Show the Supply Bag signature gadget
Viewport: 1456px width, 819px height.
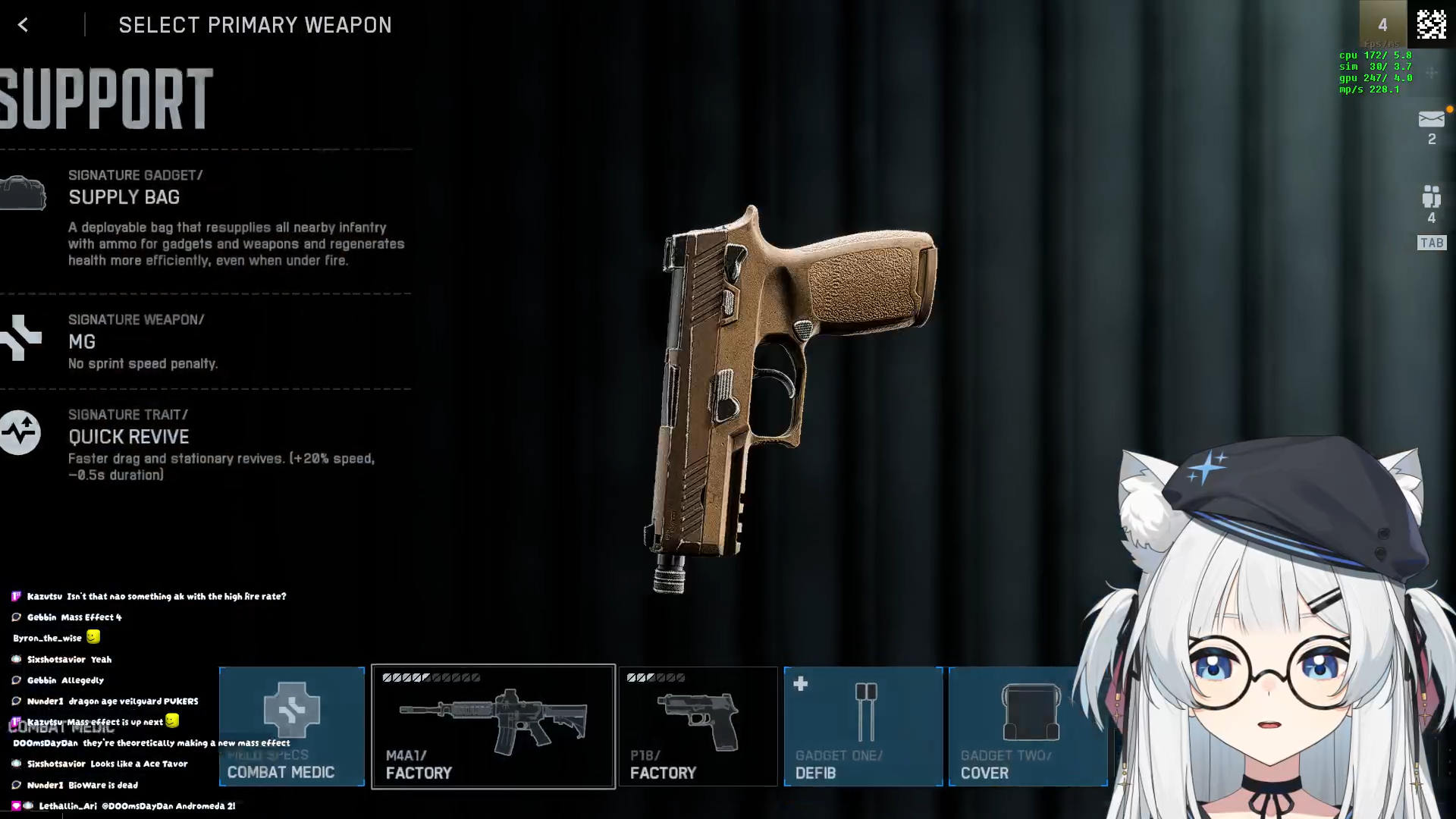coord(124,197)
